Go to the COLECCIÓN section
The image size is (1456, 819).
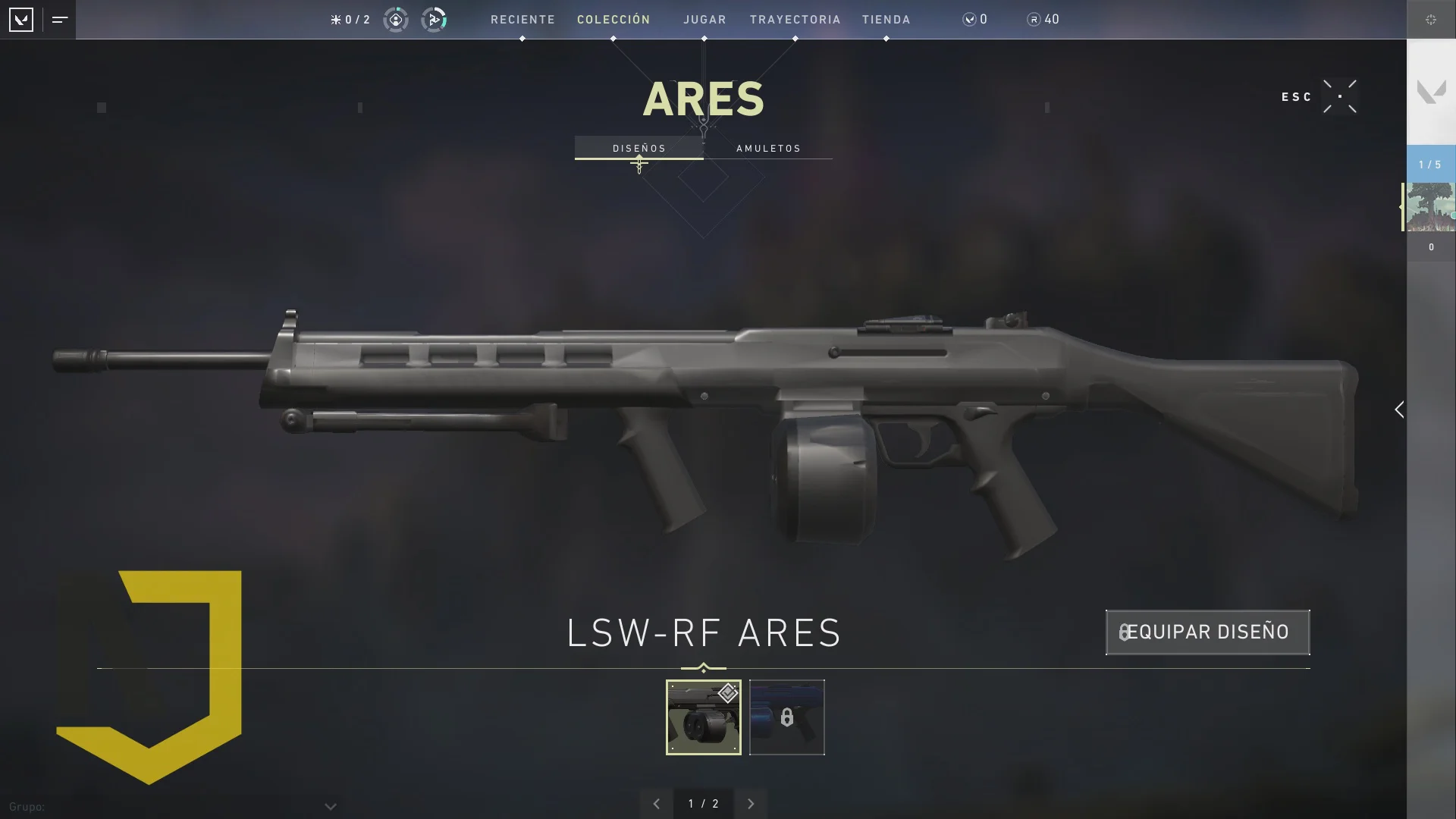[613, 20]
